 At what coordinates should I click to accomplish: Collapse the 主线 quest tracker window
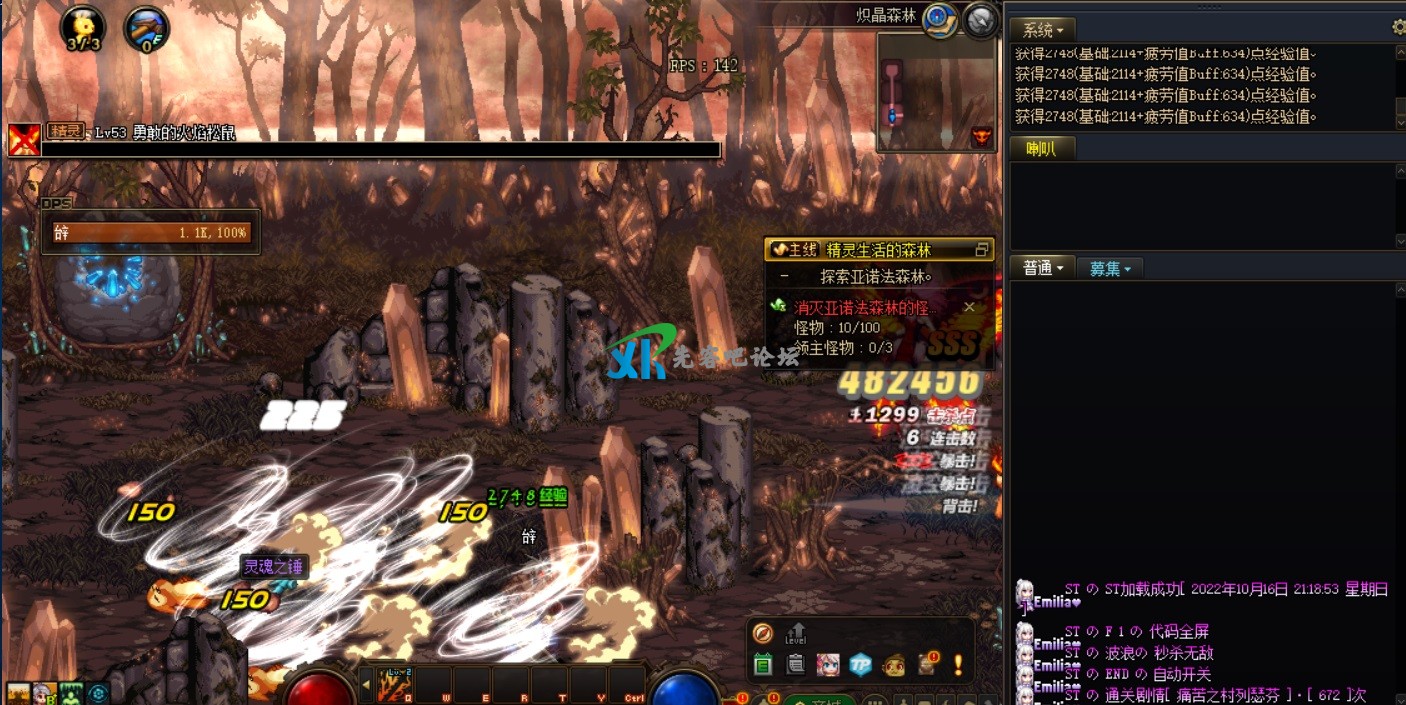(x=981, y=250)
